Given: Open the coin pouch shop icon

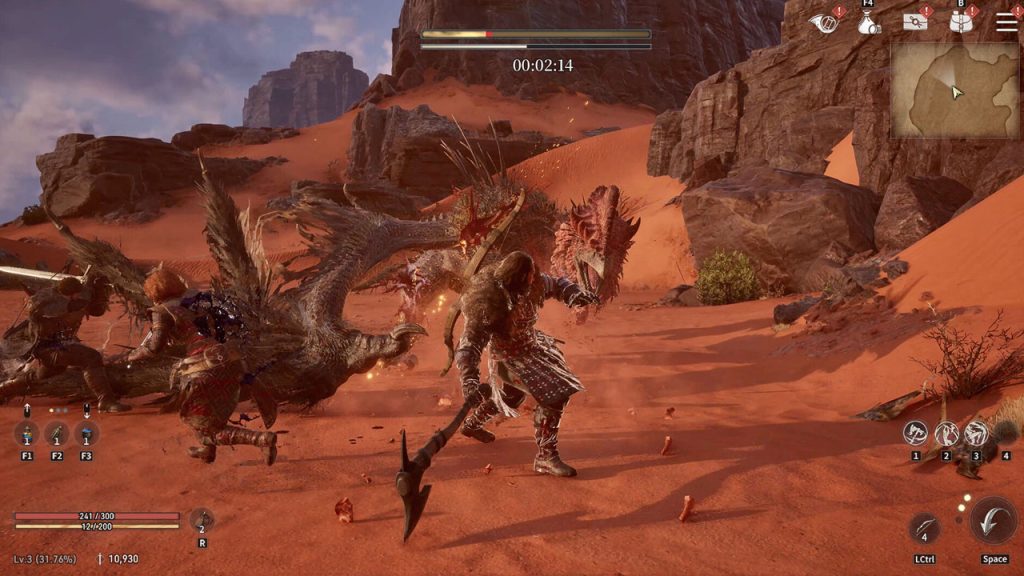Looking at the screenshot, I should coord(869,22).
